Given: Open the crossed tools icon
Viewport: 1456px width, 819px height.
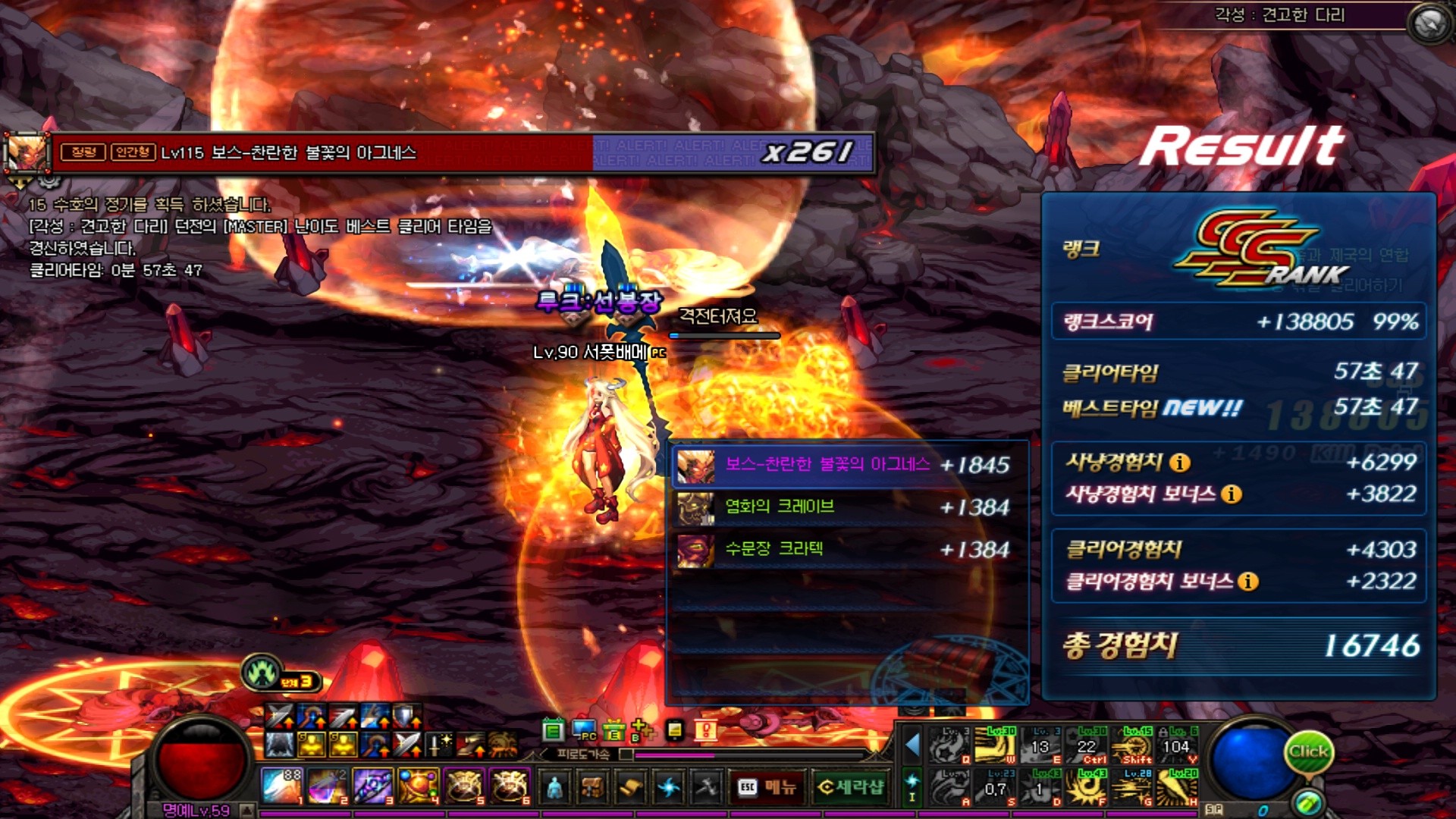Looking at the screenshot, I should click(x=707, y=788).
